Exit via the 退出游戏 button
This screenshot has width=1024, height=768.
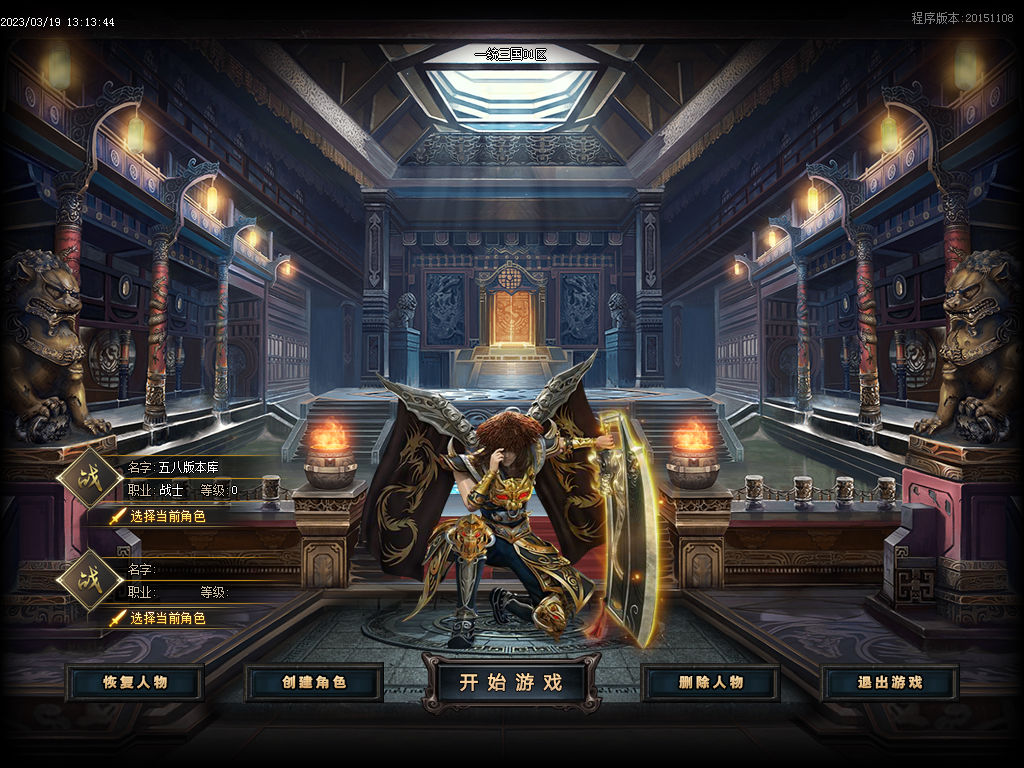(x=890, y=683)
